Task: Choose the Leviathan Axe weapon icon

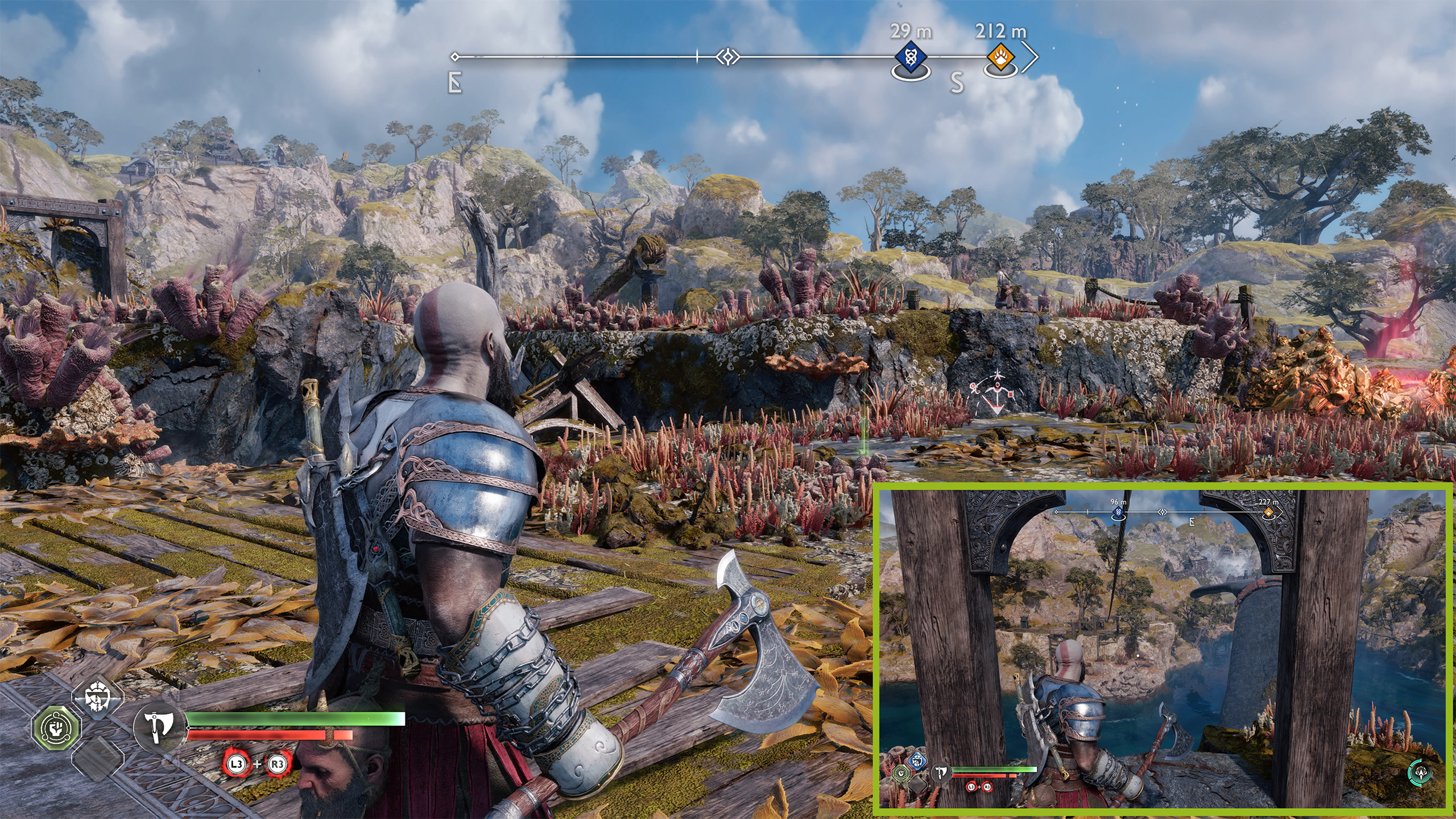Action: coord(158,727)
